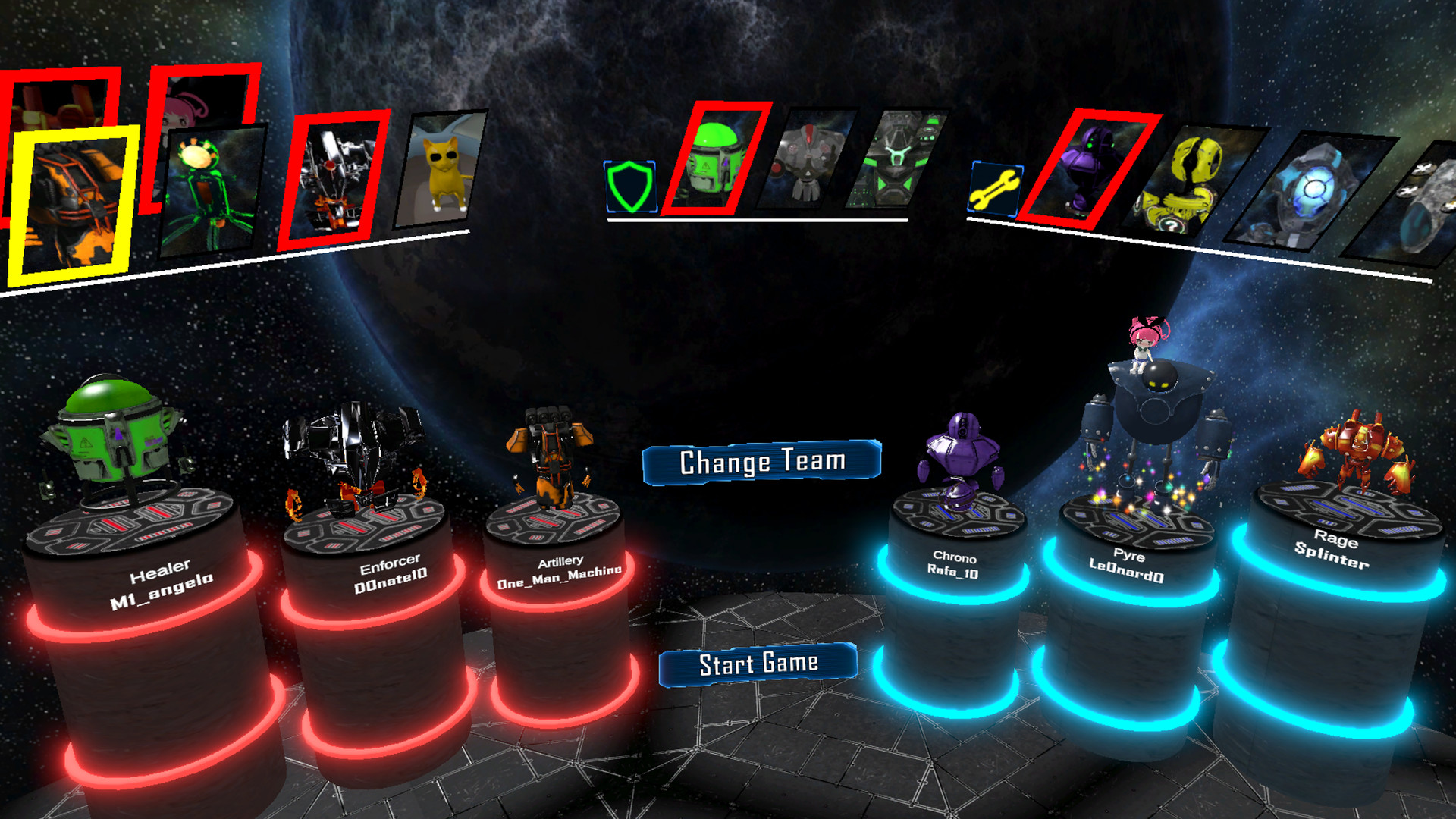Viewport: 1456px width, 819px height.
Task: Click the Change Team button
Action: click(x=761, y=462)
